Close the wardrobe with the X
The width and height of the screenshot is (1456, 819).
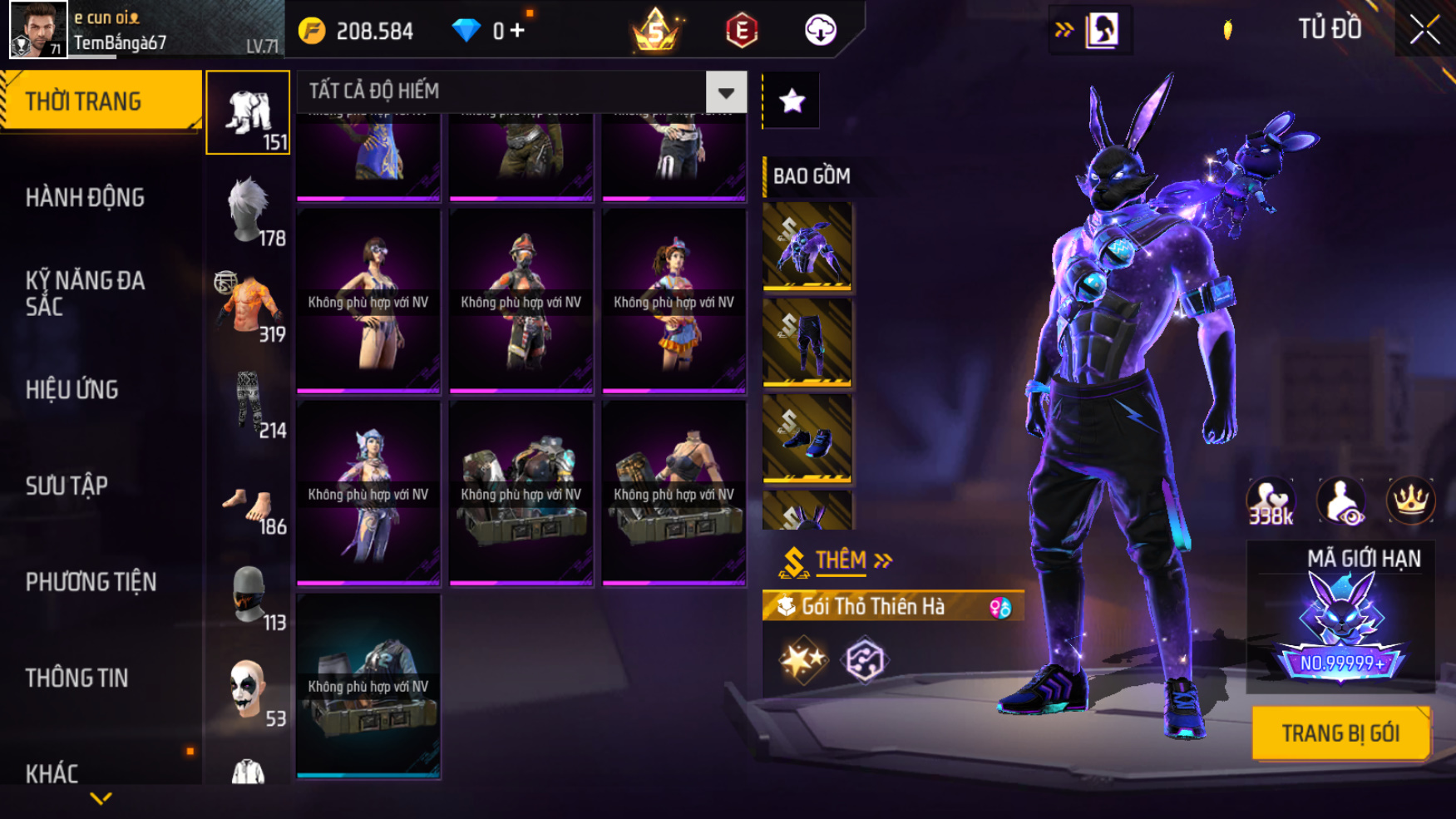click(x=1424, y=30)
